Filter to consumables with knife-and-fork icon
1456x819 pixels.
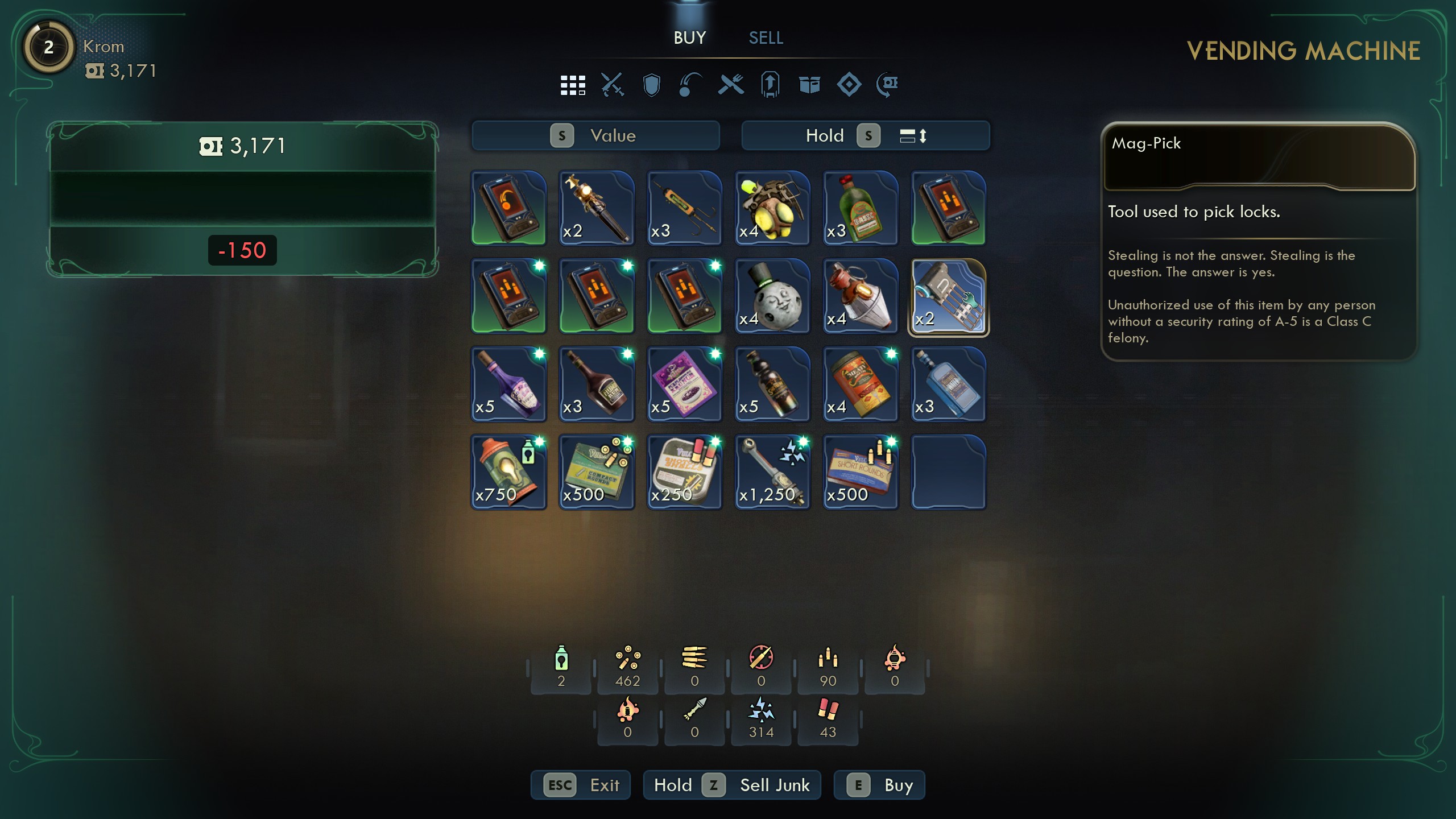coord(731,85)
